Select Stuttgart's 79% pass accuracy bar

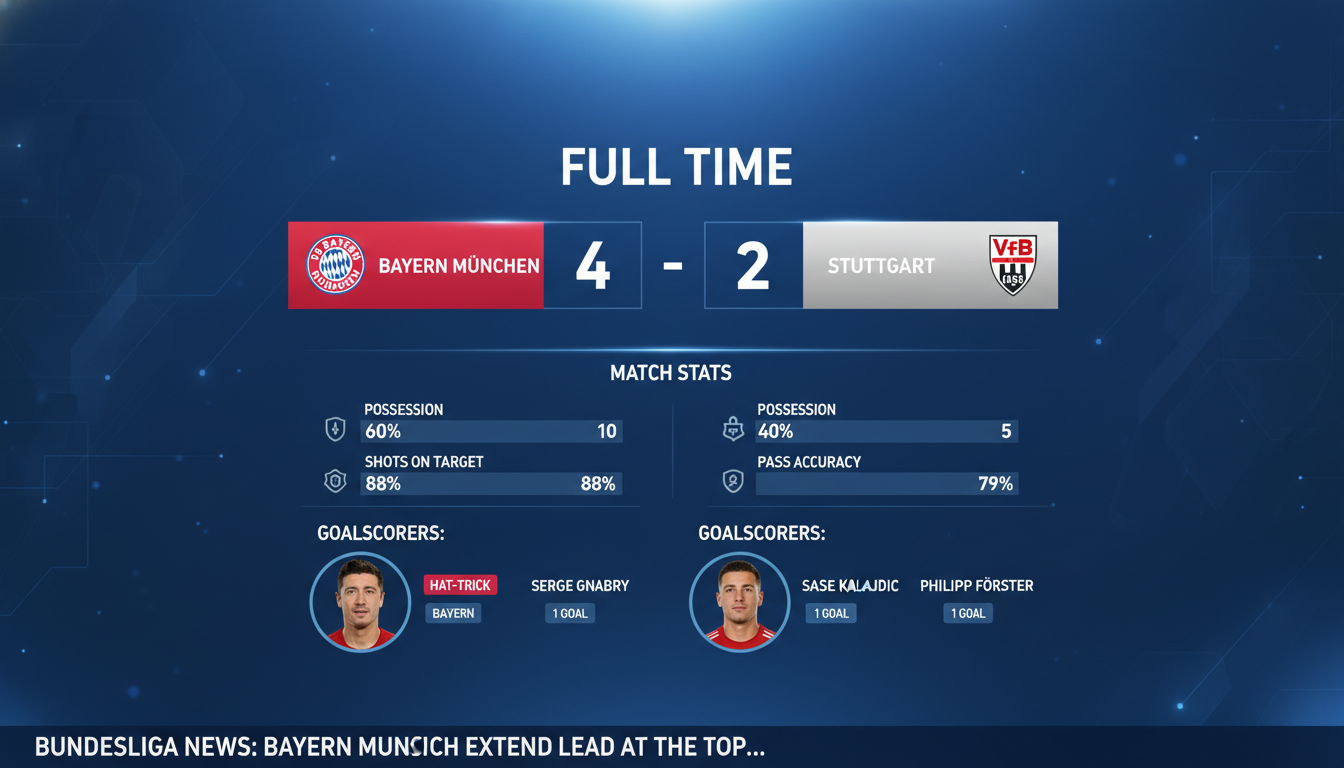click(x=885, y=483)
